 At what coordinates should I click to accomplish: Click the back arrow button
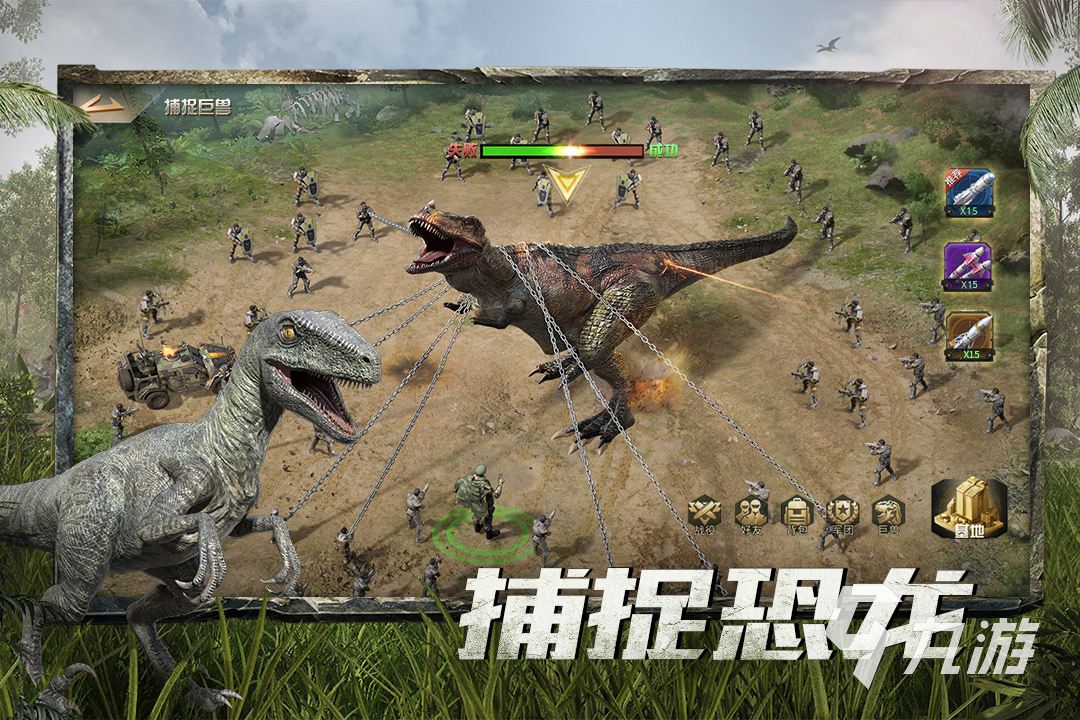(102, 106)
